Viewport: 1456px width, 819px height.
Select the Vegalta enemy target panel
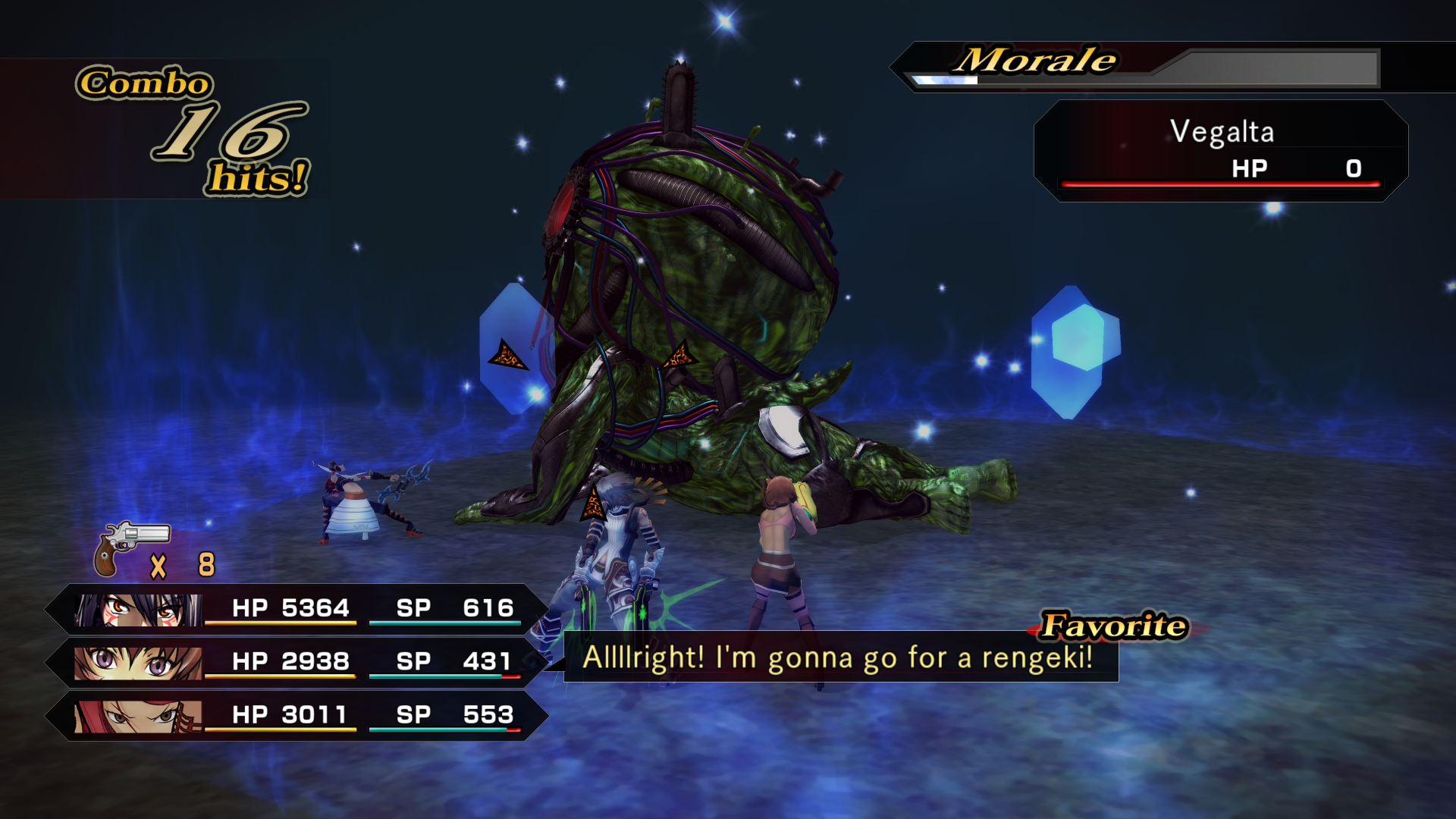(1221, 152)
